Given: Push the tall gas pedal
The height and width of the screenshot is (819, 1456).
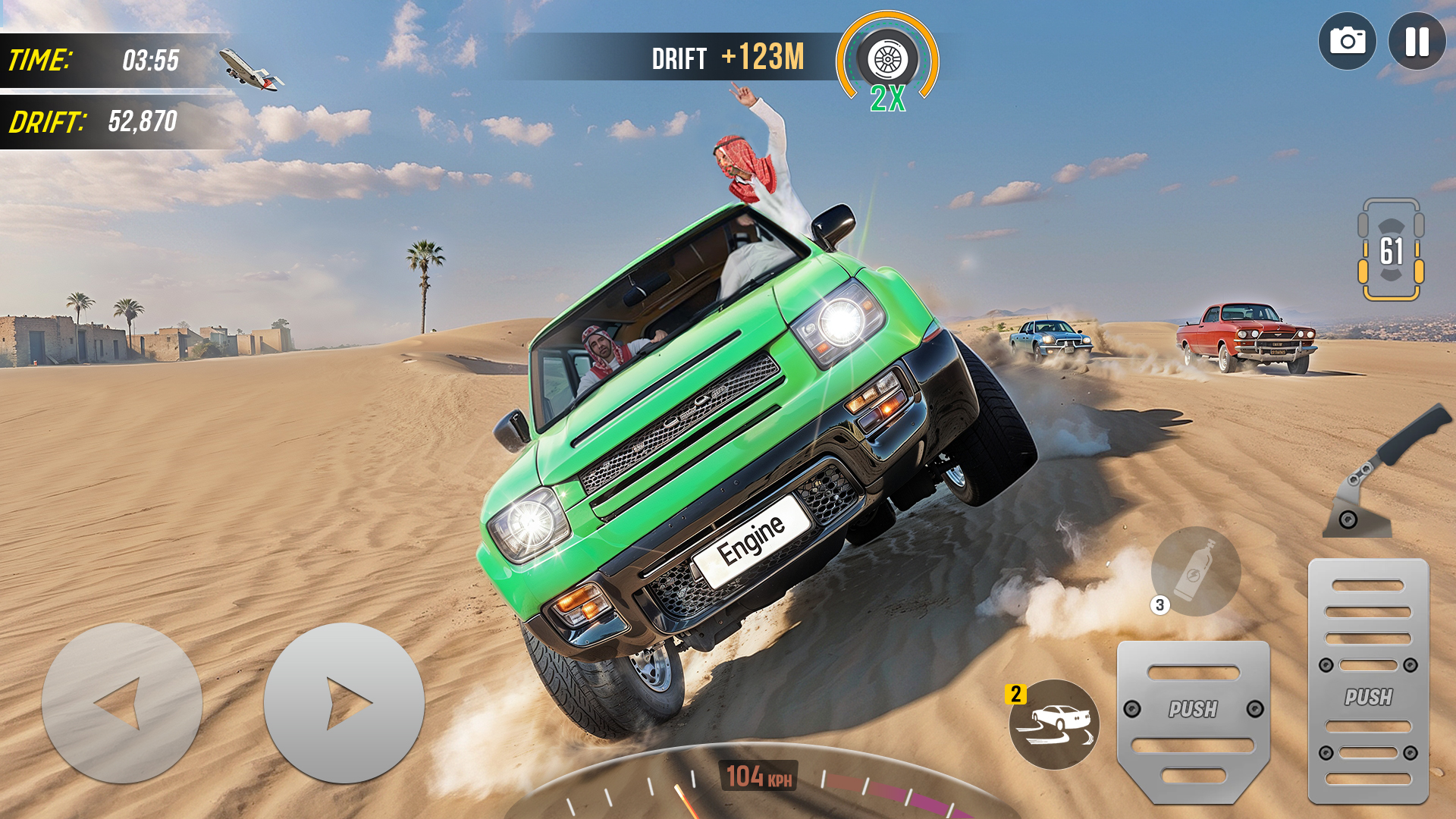Looking at the screenshot, I should (x=1368, y=681).
